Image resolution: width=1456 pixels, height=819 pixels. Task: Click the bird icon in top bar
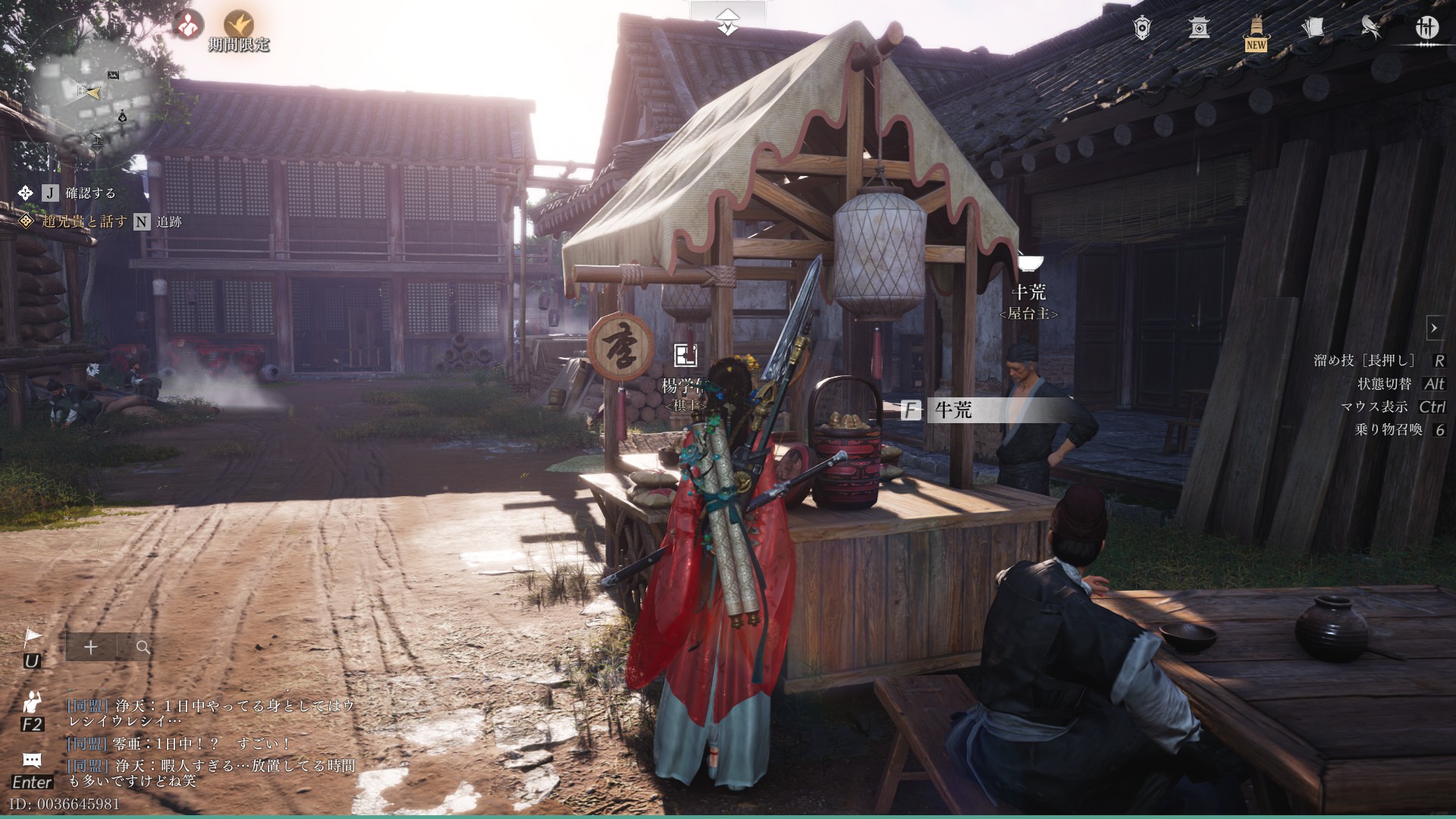(x=1370, y=28)
